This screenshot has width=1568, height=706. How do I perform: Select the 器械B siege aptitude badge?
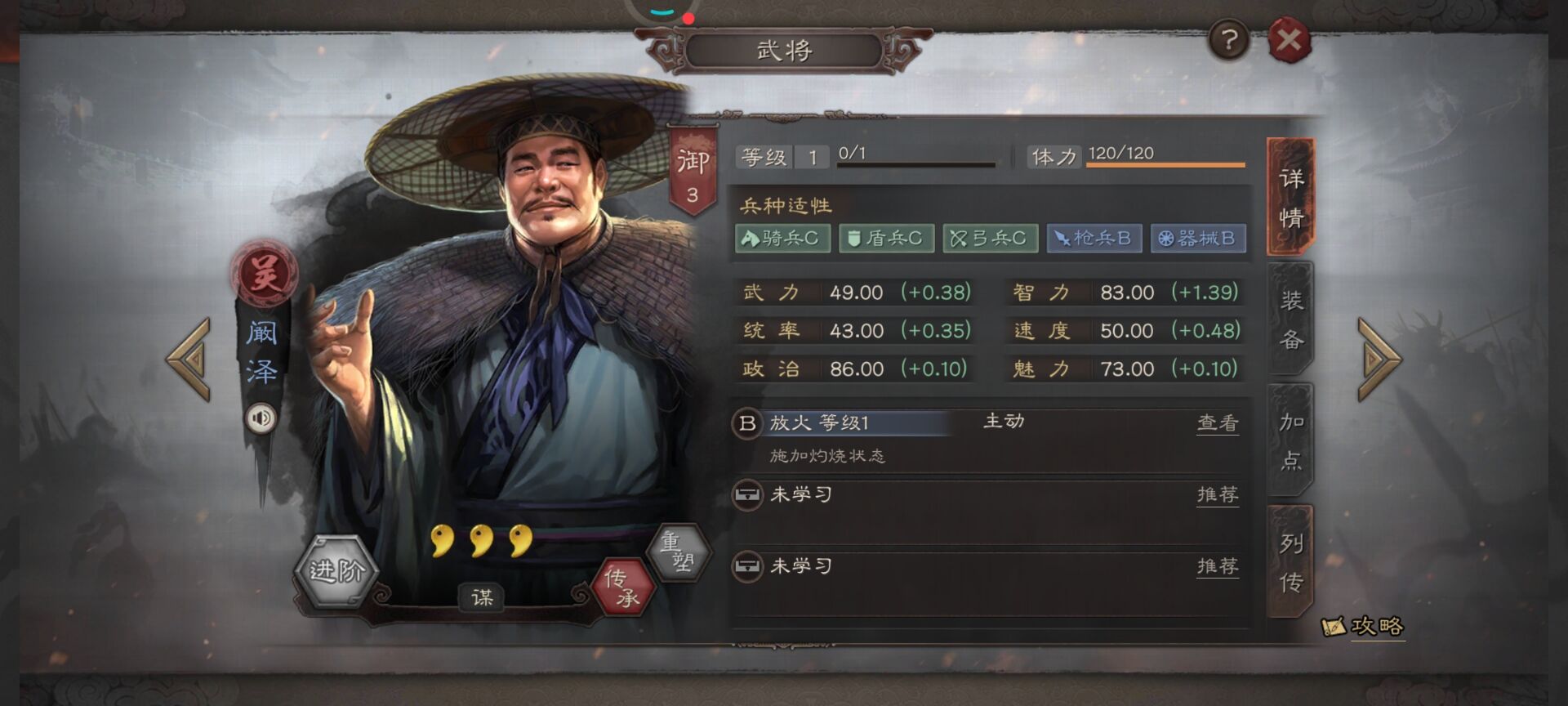[x=1196, y=239]
